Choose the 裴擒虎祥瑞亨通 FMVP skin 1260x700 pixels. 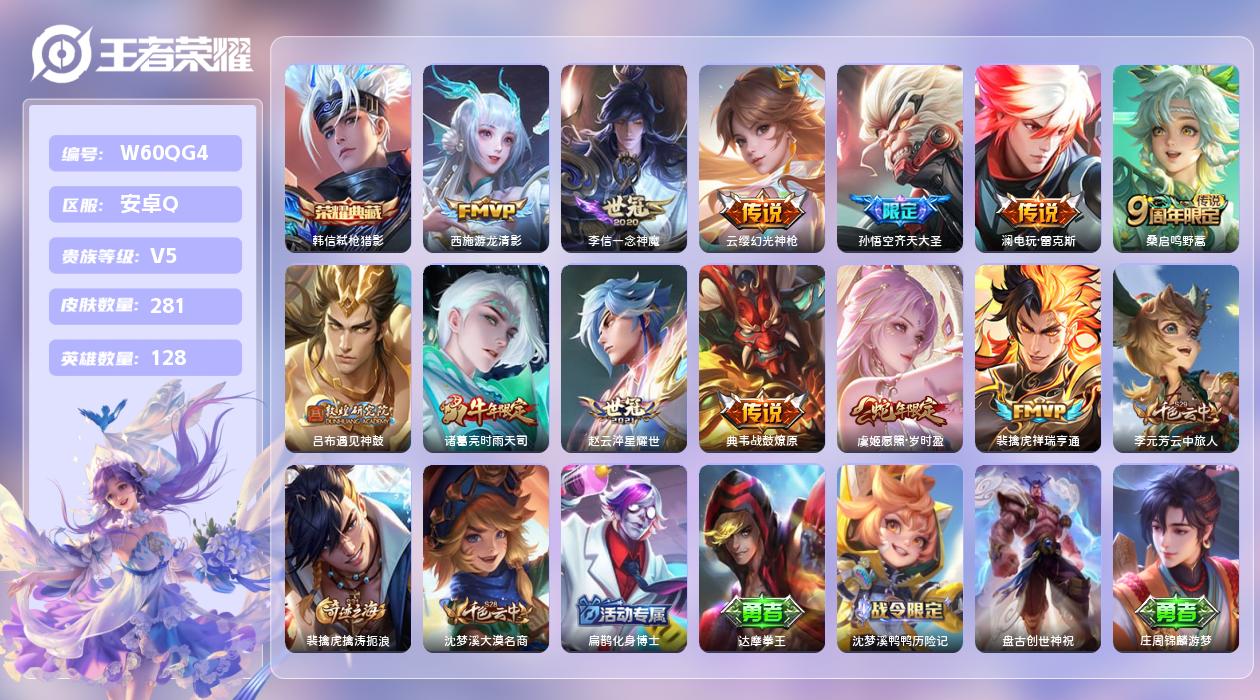(1038, 358)
